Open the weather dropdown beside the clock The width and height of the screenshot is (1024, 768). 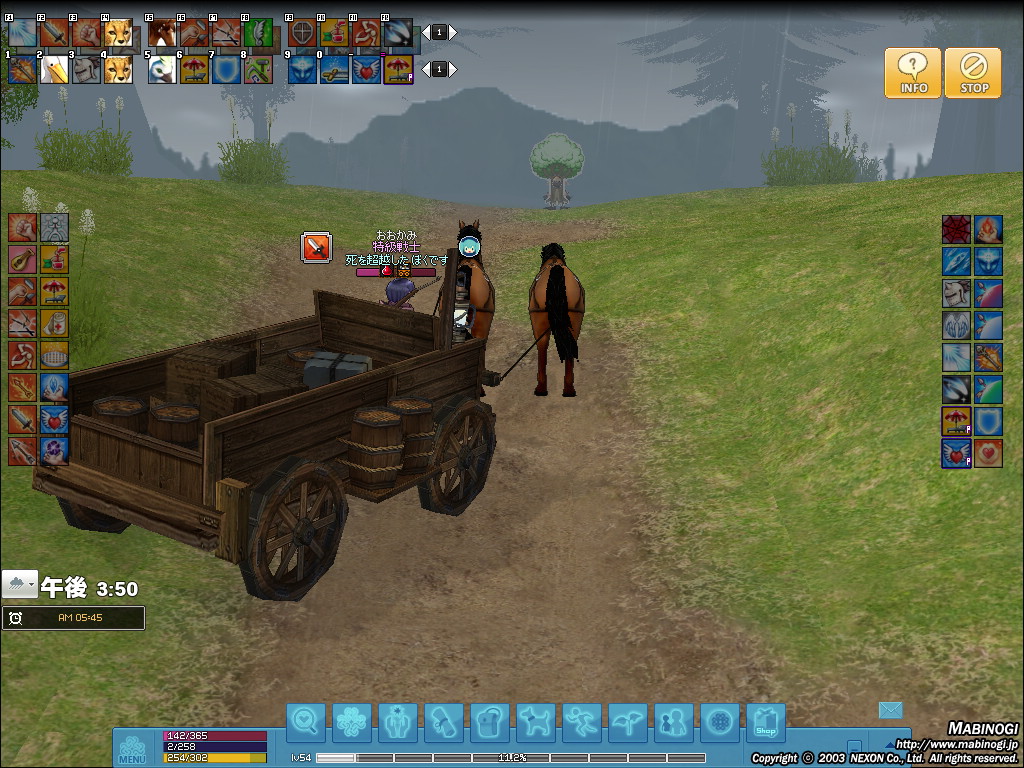(x=20, y=584)
